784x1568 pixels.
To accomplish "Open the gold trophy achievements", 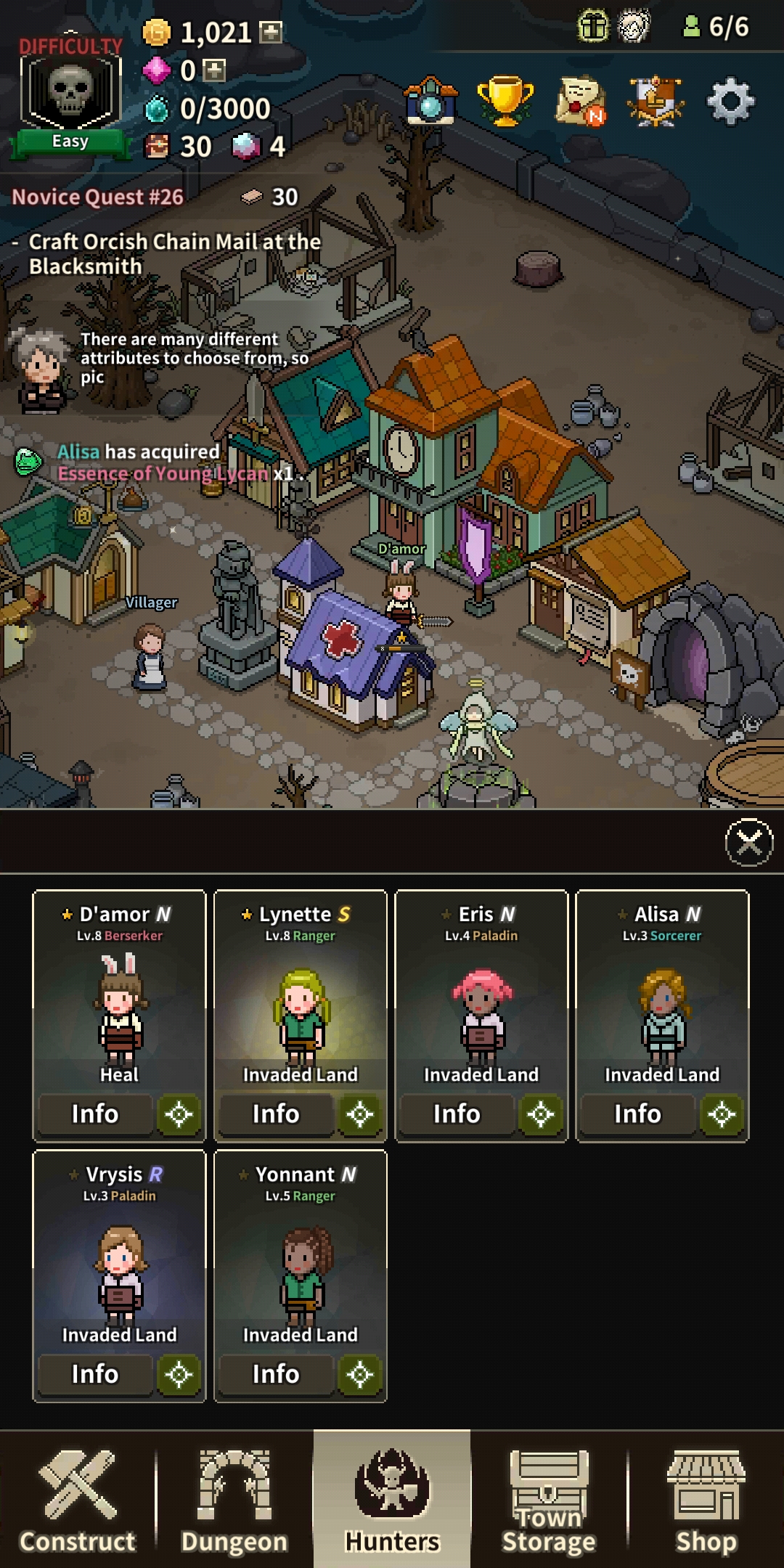I will [505, 100].
